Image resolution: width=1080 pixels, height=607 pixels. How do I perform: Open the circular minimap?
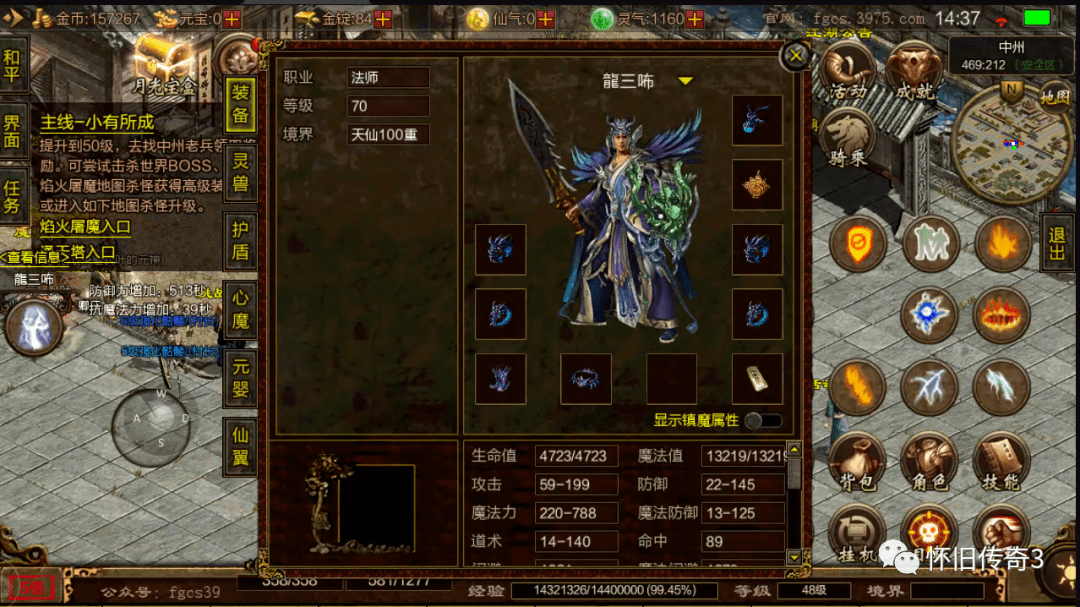point(1010,143)
